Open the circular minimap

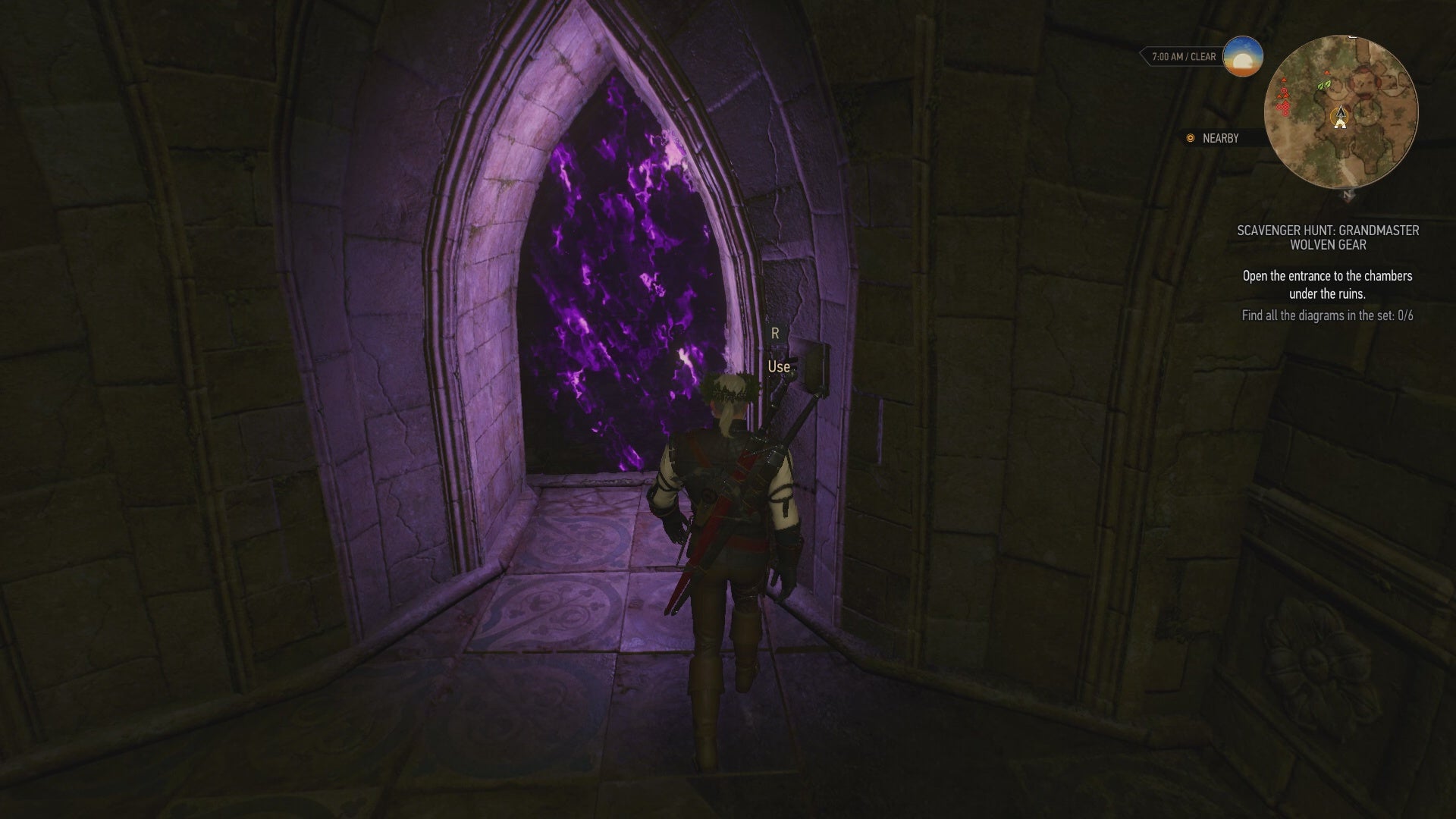(1341, 112)
